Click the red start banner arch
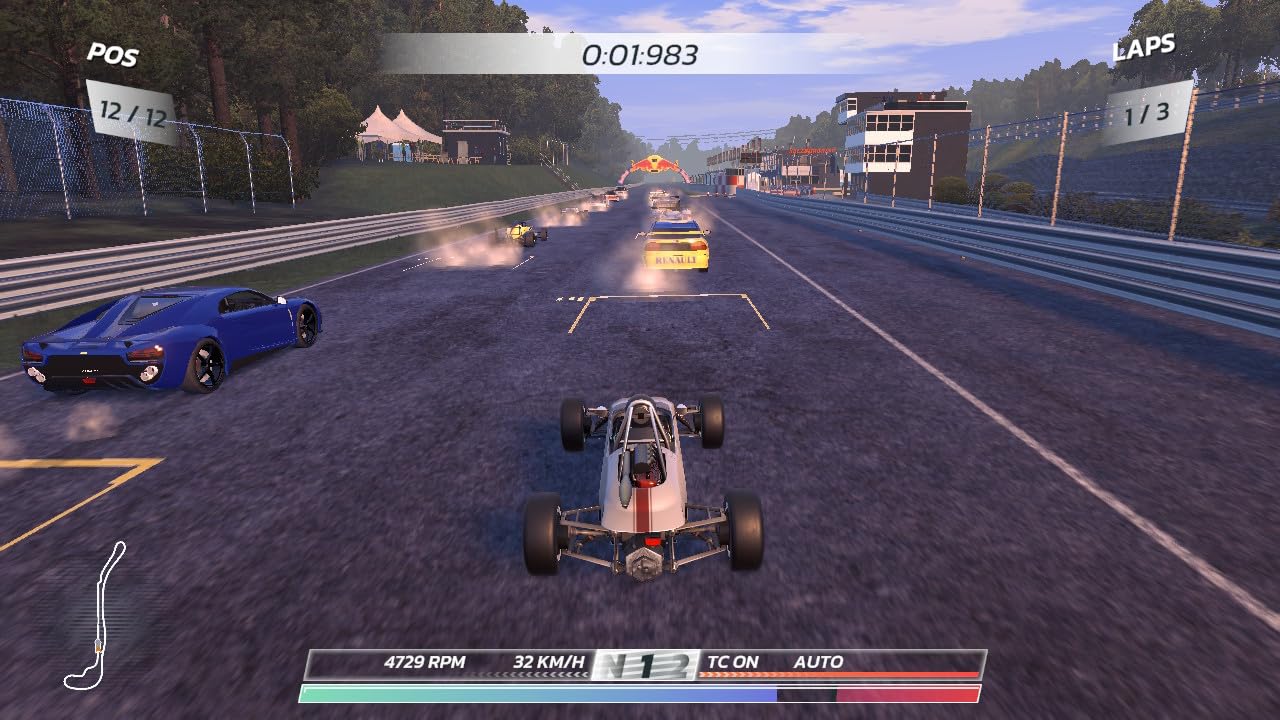This screenshot has width=1280, height=720. pos(655,164)
